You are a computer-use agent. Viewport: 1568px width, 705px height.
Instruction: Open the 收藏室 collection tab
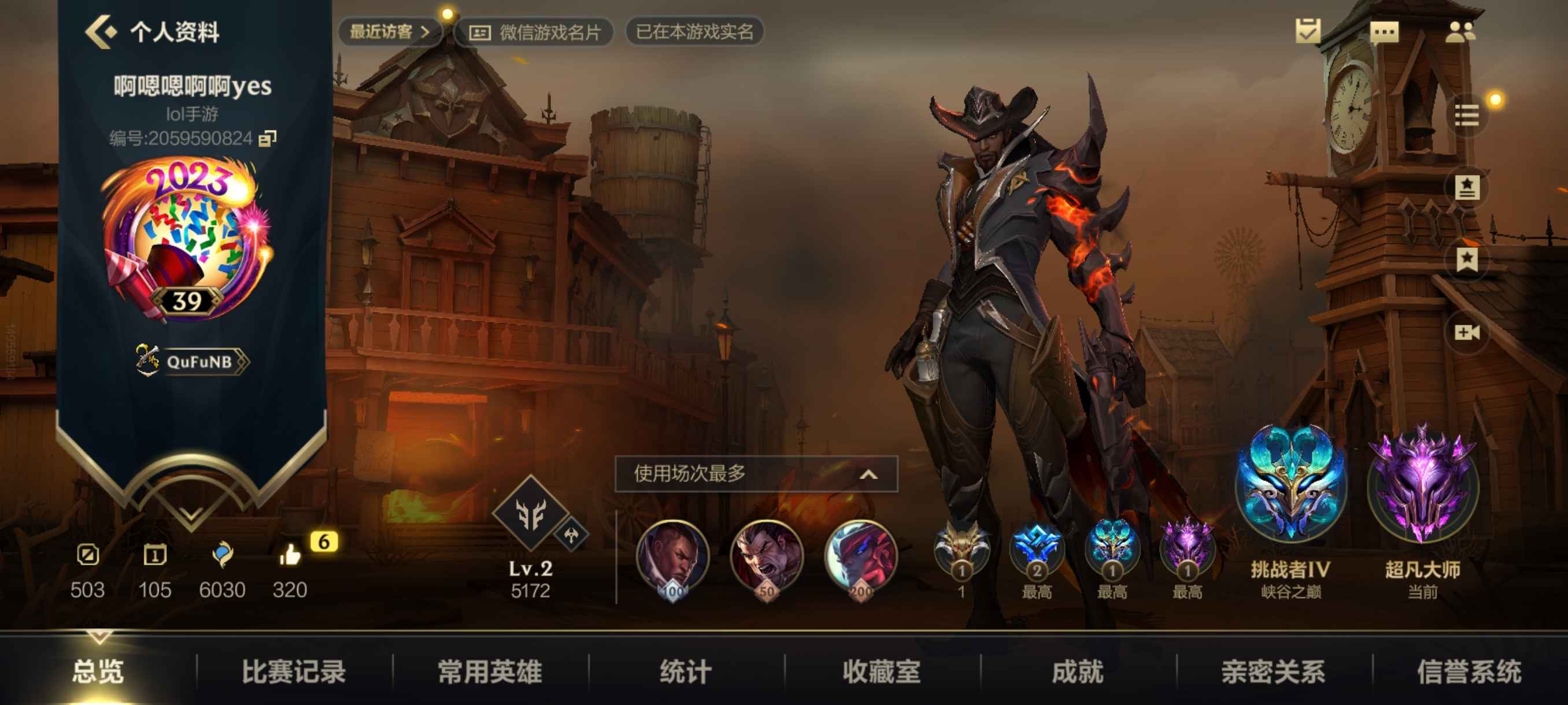(882, 671)
